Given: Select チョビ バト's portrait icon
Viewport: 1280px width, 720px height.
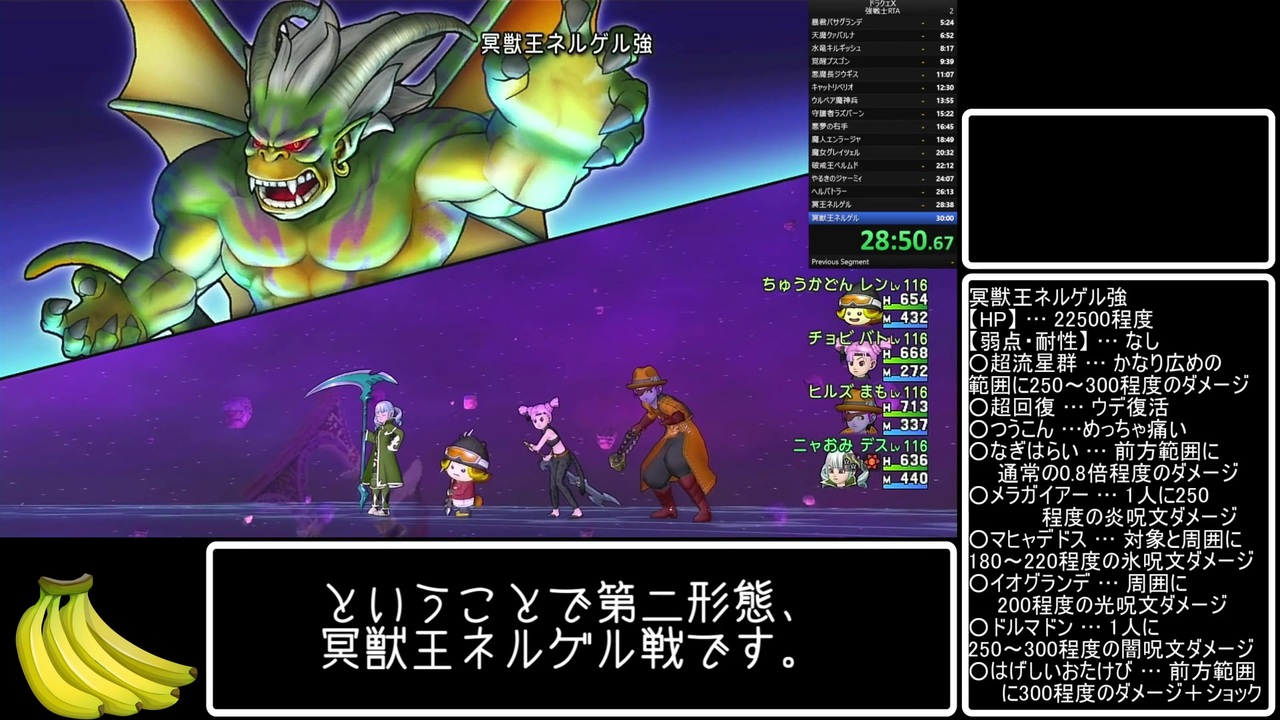Looking at the screenshot, I should 858,363.
